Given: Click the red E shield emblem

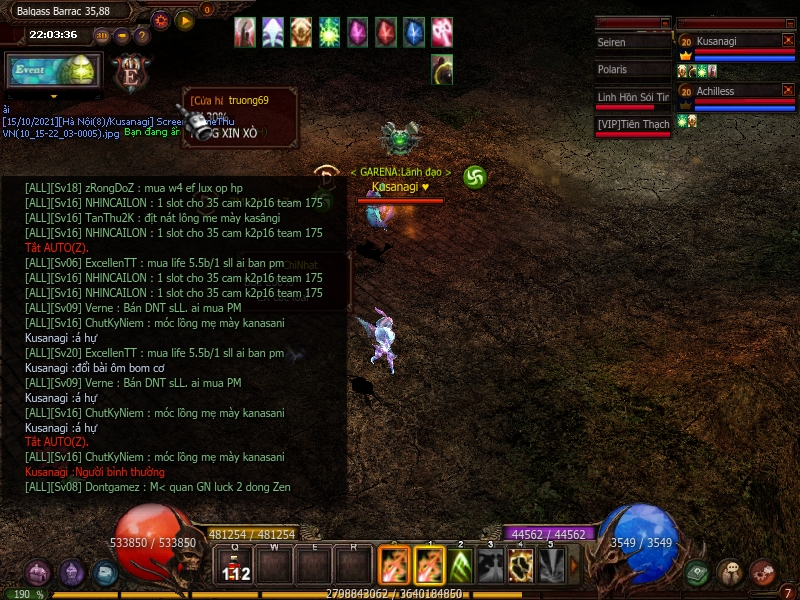Looking at the screenshot, I should [x=129, y=72].
